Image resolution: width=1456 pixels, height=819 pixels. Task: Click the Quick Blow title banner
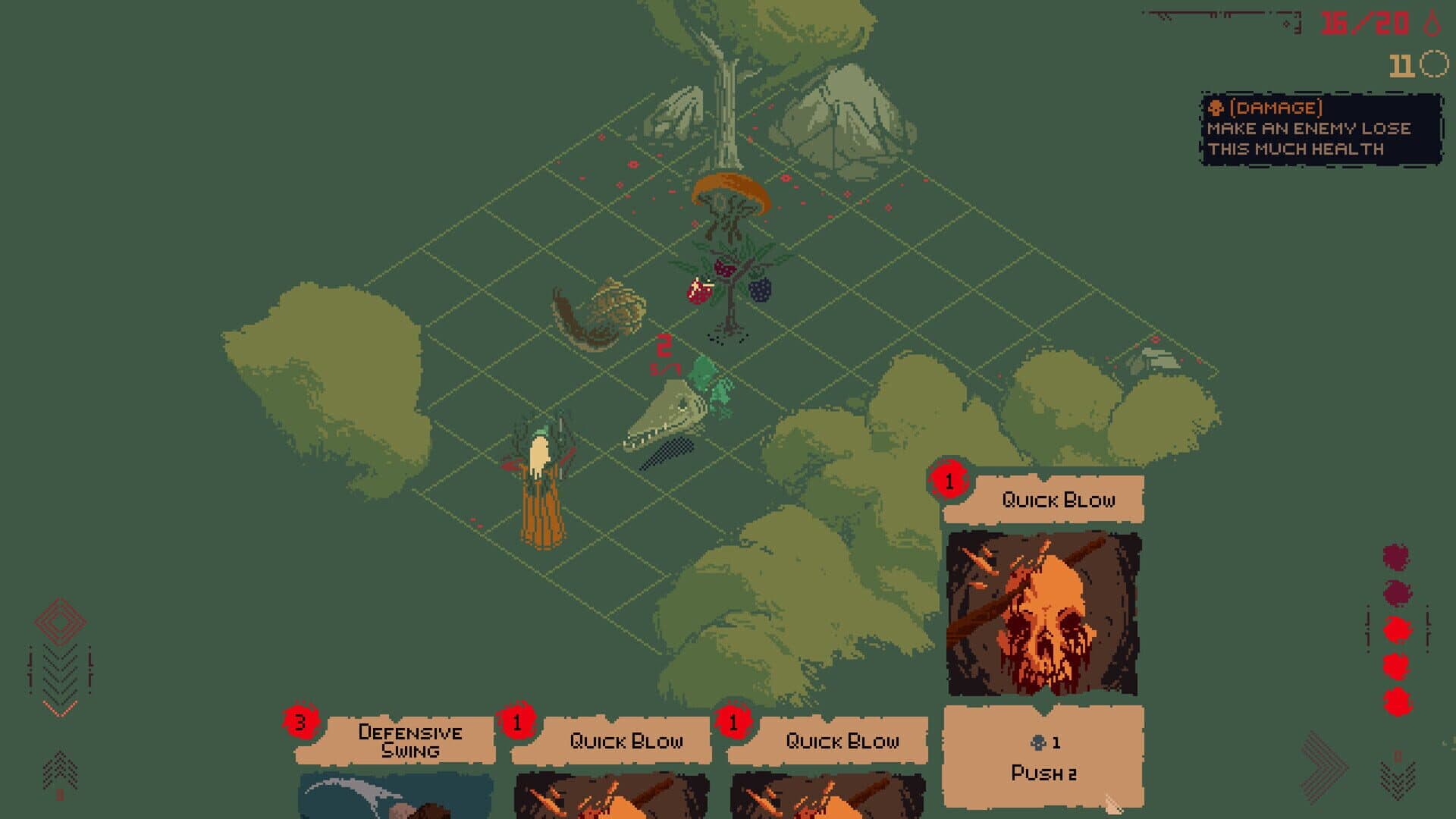click(x=1059, y=499)
